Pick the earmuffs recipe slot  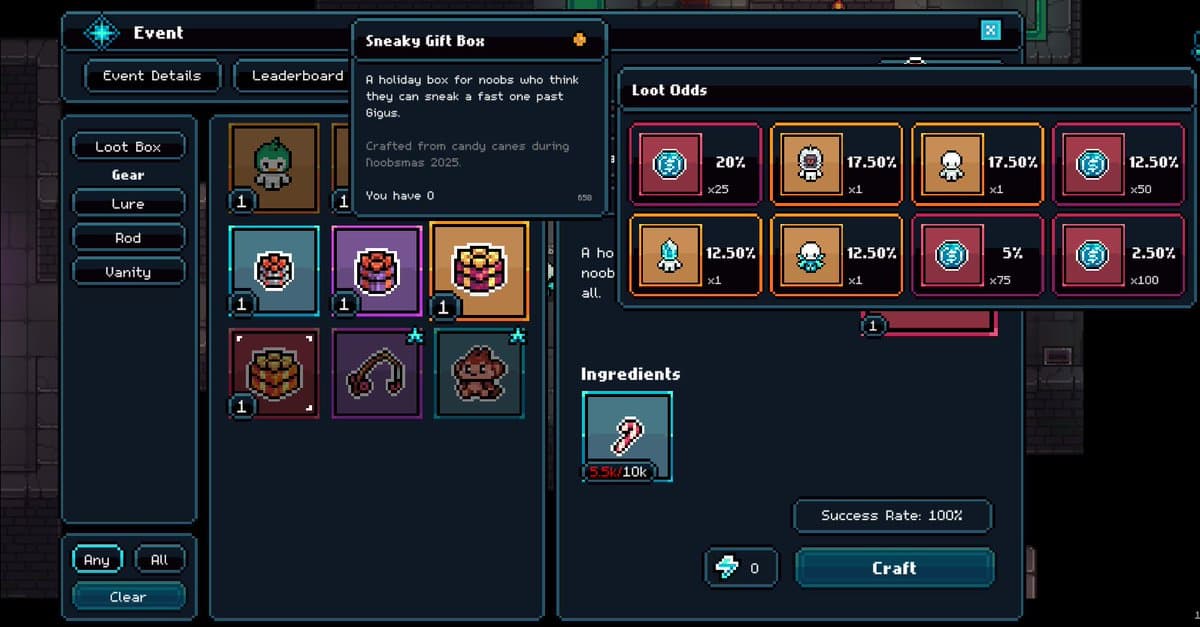pyautogui.click(x=377, y=374)
